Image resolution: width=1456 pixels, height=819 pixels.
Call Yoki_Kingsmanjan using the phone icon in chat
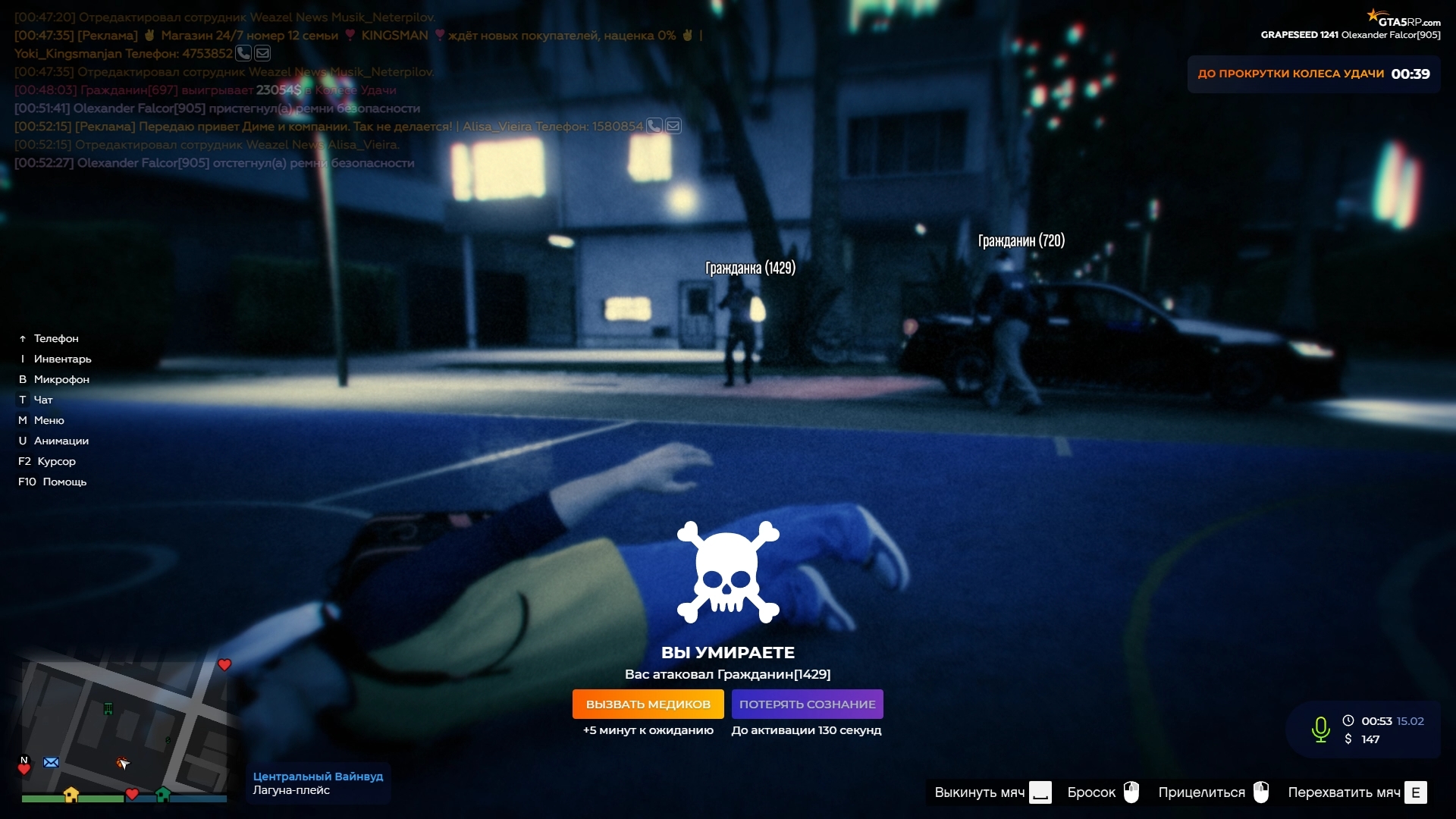(243, 53)
